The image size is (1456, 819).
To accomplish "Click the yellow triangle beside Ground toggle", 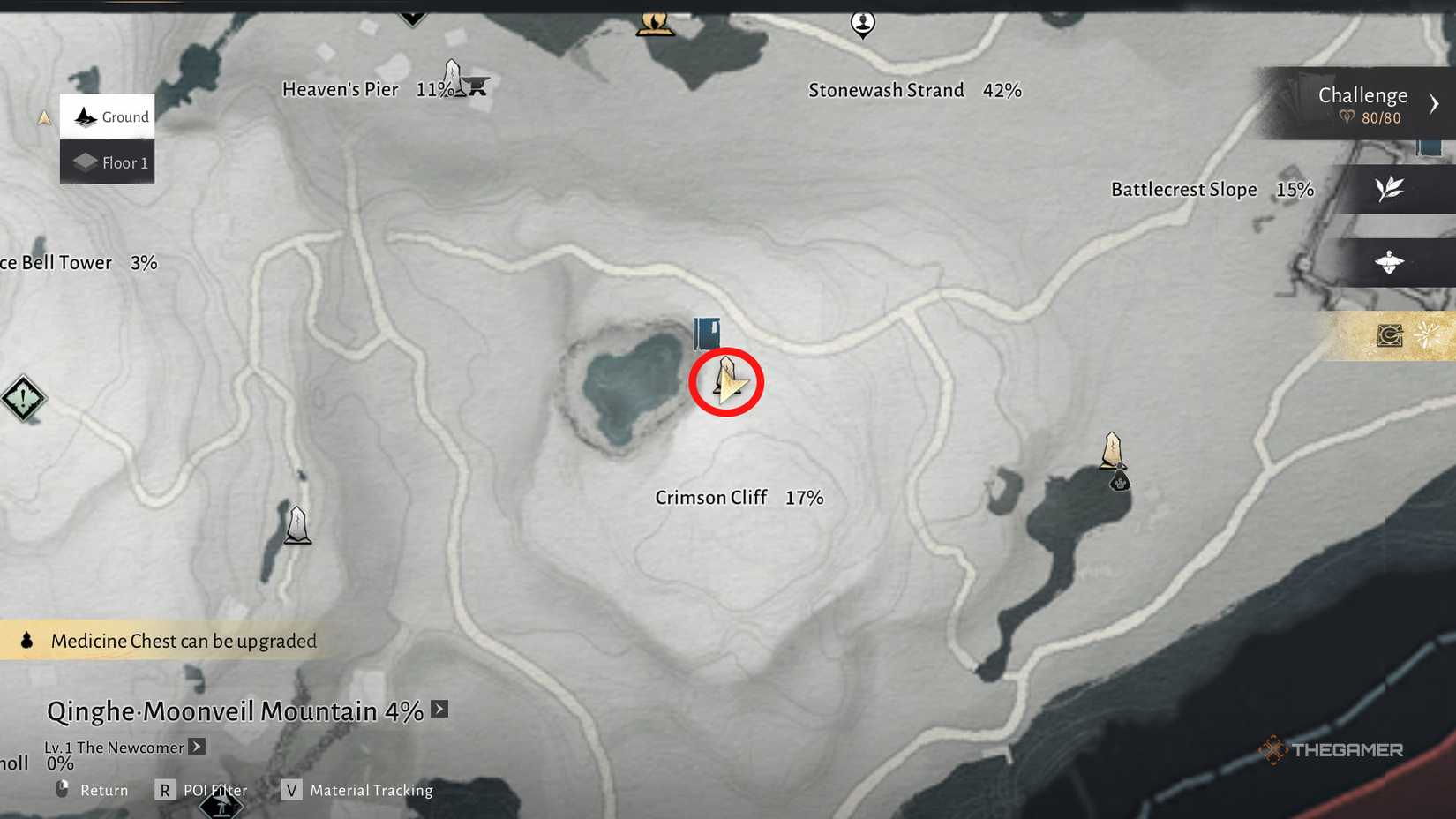I will [43, 116].
